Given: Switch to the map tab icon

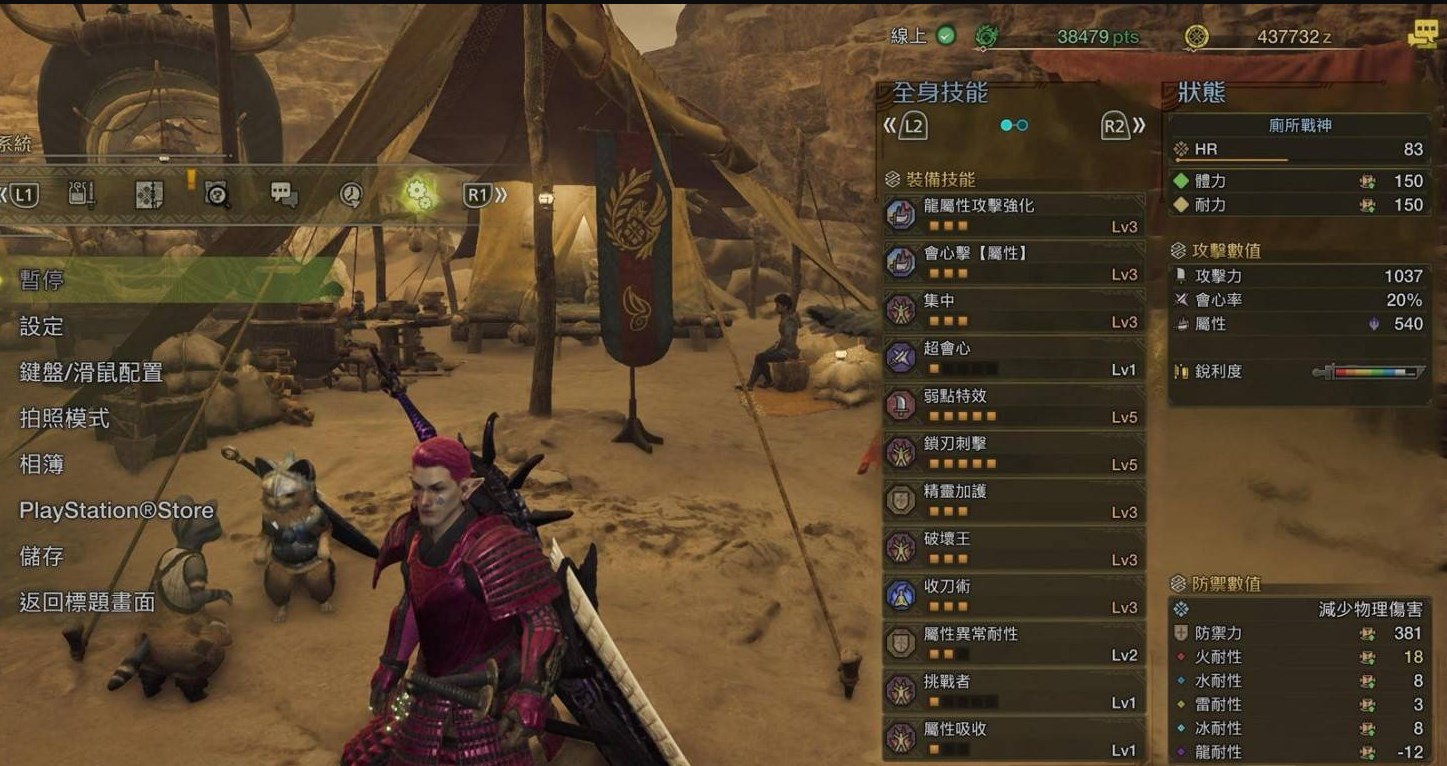Looking at the screenshot, I should coord(149,194).
